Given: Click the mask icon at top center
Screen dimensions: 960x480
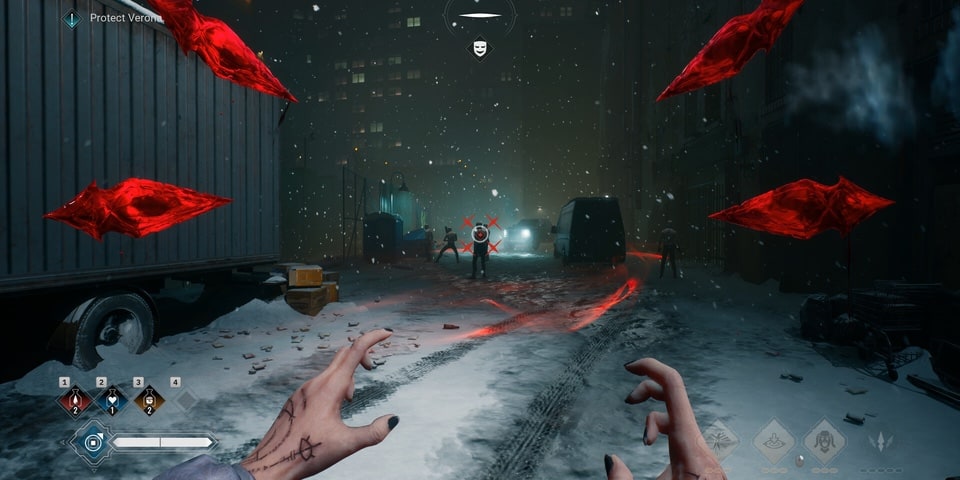Looking at the screenshot, I should pyautogui.click(x=480, y=48).
